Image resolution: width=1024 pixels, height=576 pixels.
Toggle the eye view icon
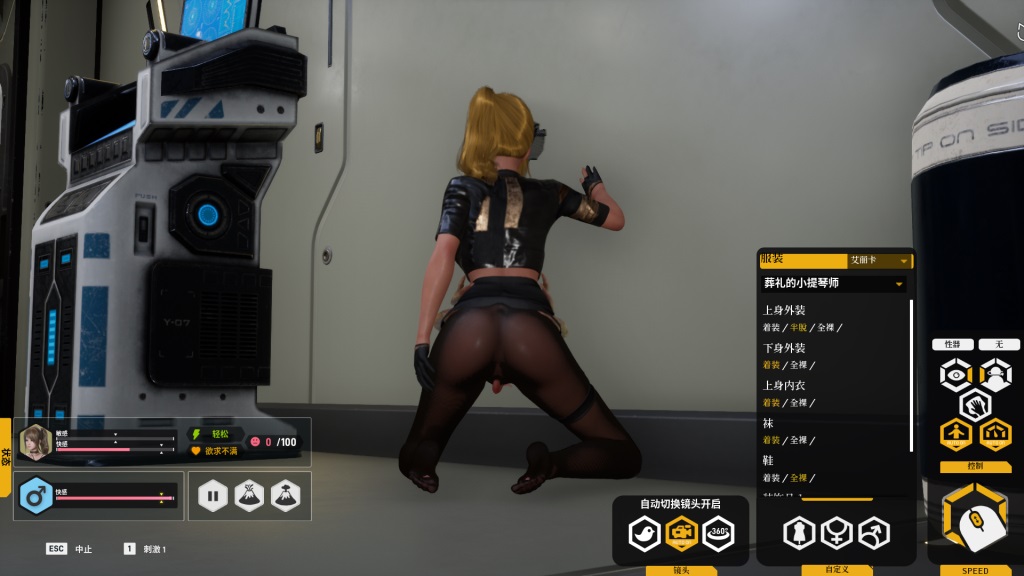956,375
